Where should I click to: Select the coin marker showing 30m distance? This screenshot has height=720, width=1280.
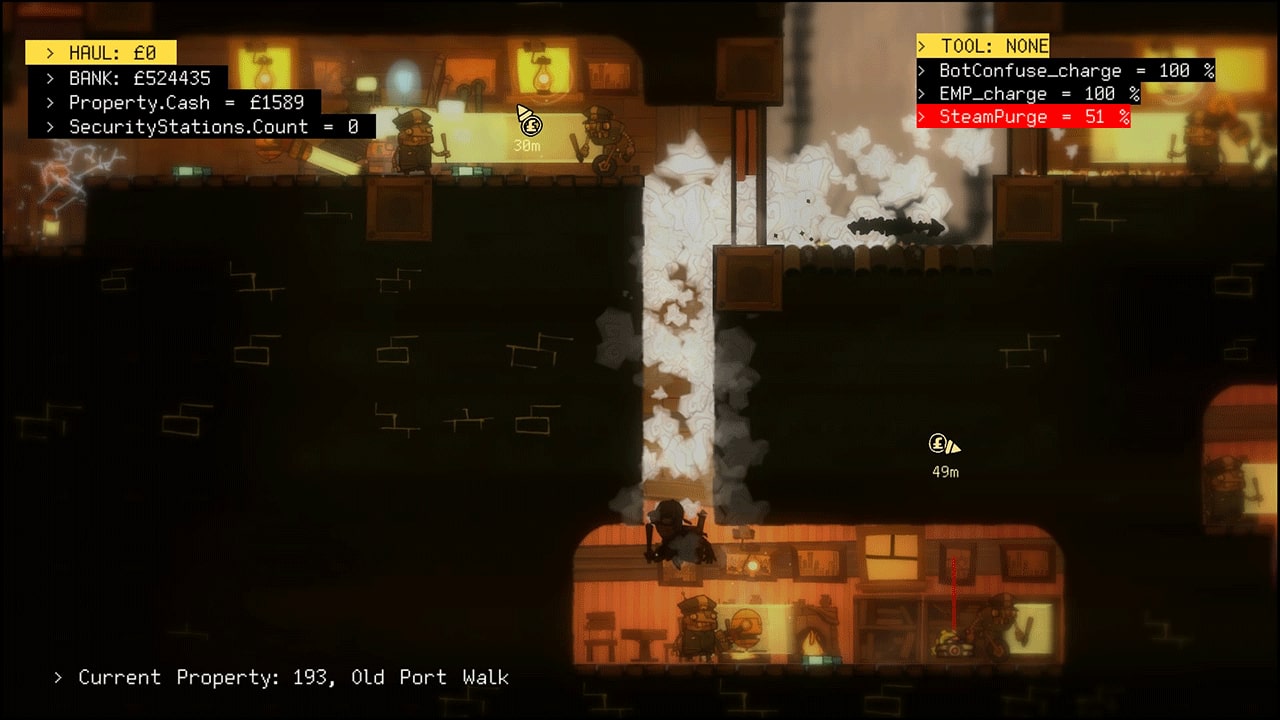[530, 126]
